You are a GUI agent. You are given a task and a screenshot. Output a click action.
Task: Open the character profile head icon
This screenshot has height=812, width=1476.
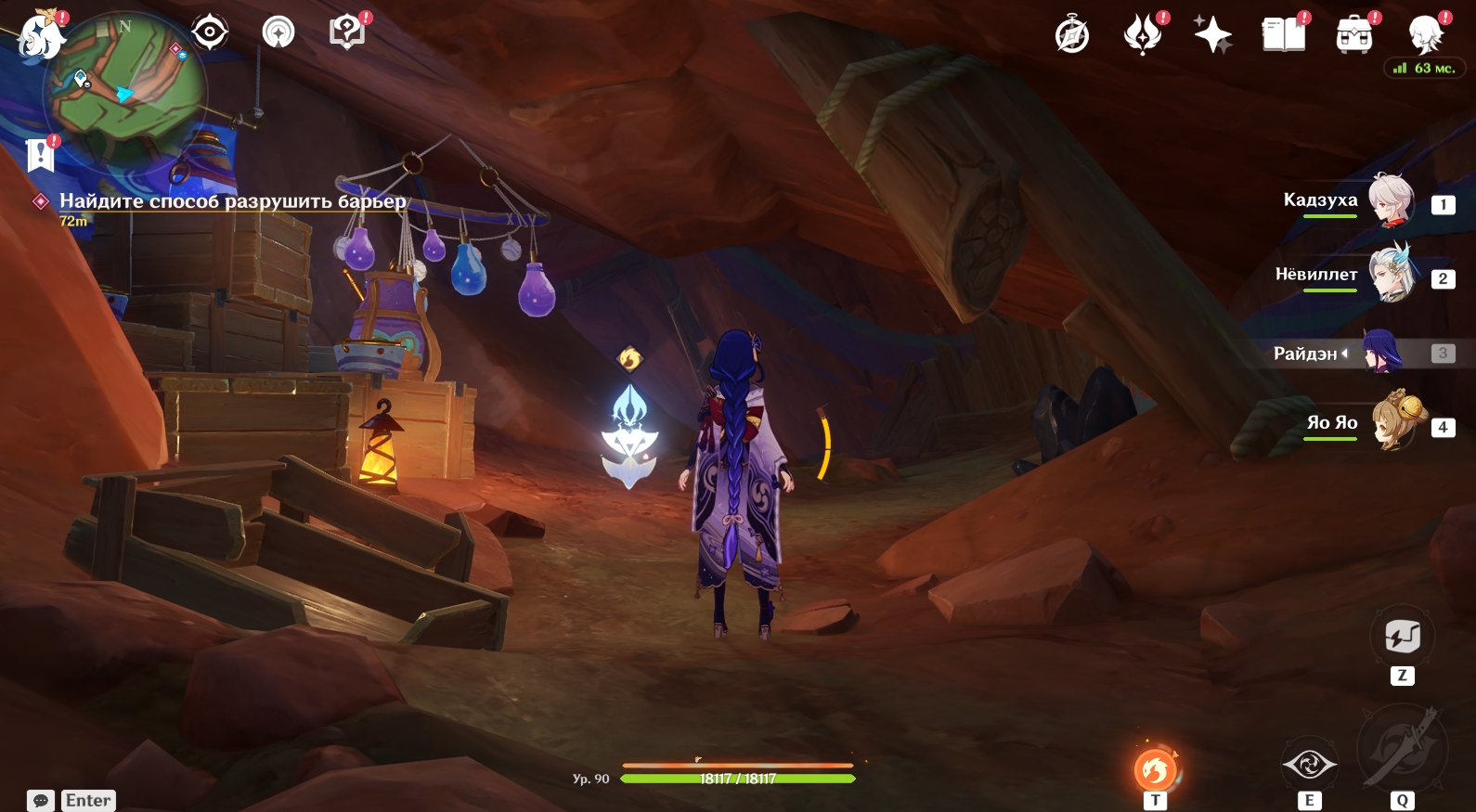pos(1425,35)
